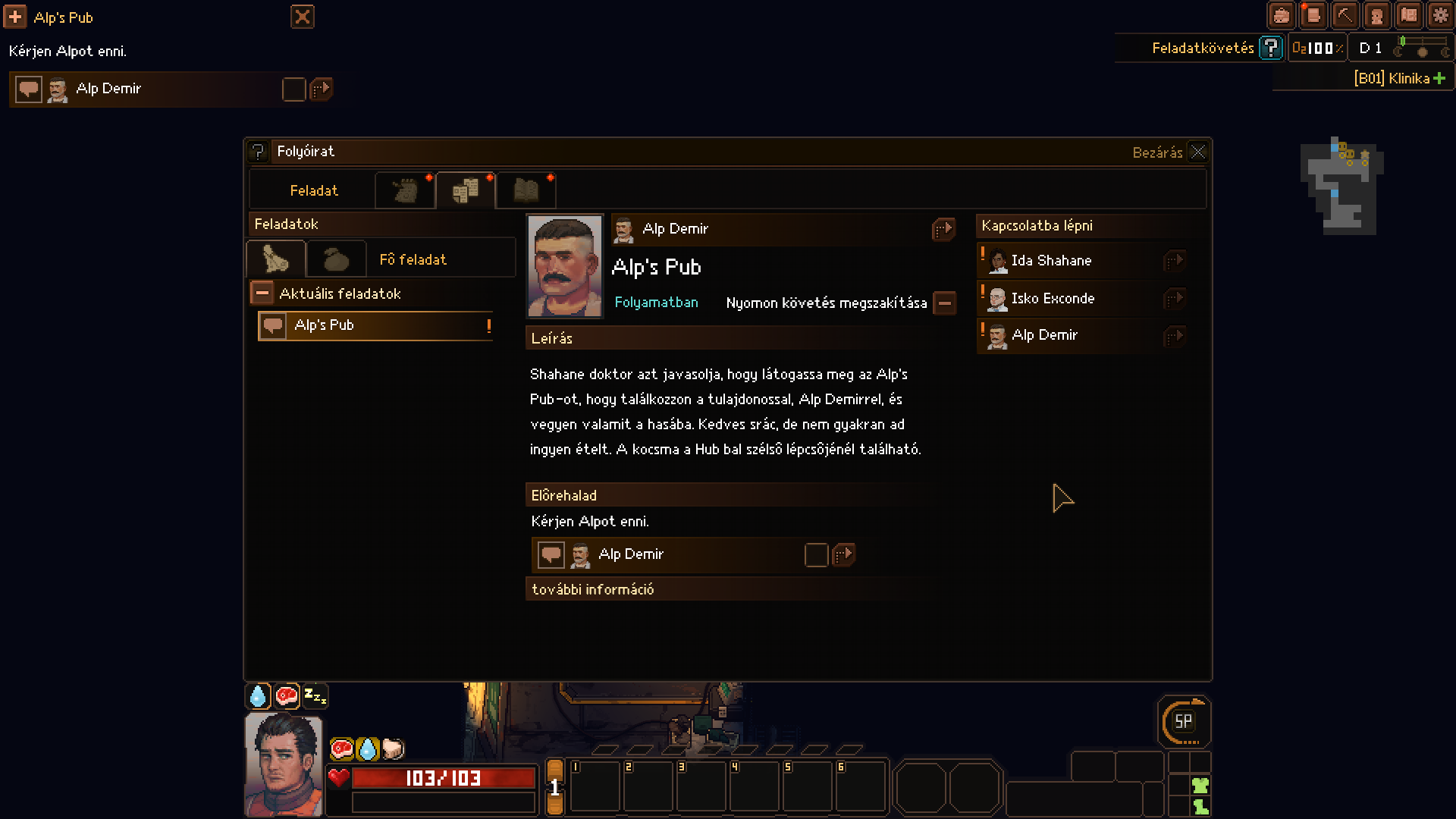Viewport: 1456px width, 819px height.
Task: Open the journal help question mark
Action: (x=258, y=152)
